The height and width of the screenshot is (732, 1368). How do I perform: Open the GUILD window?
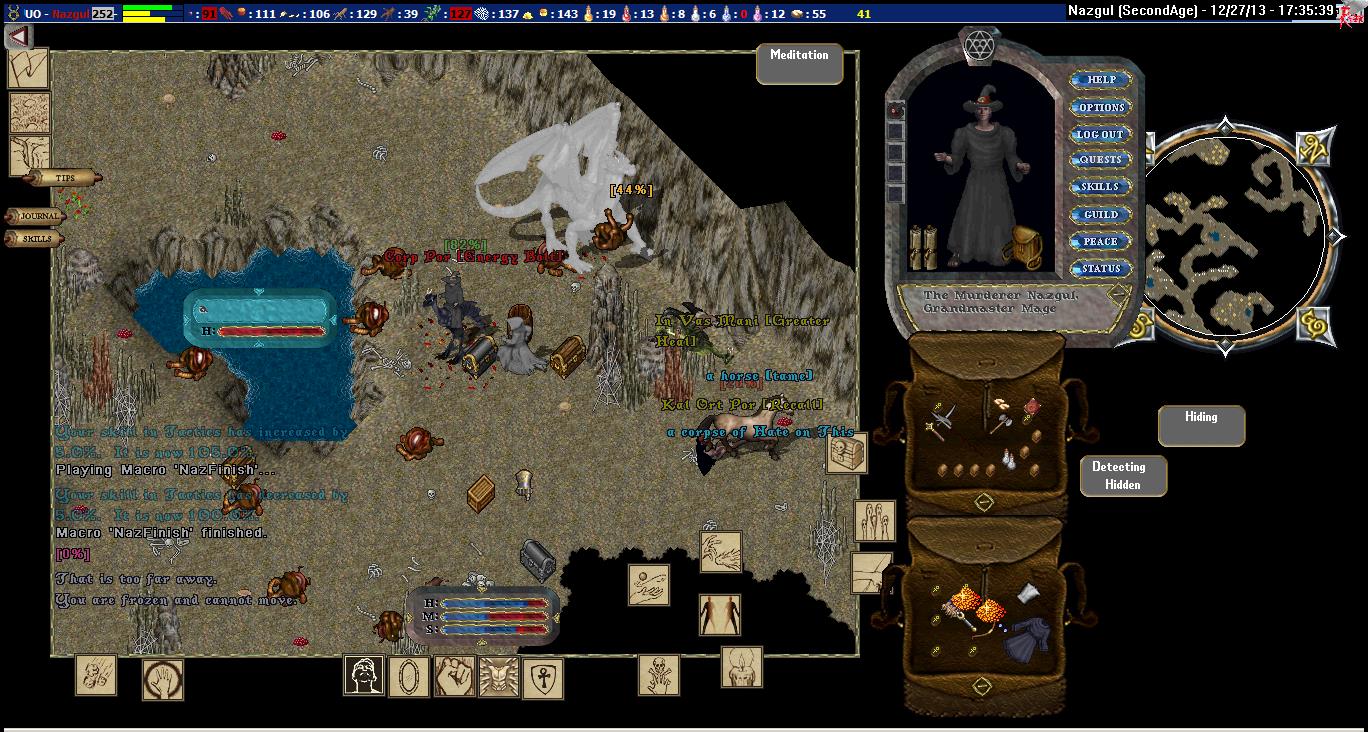tap(1100, 214)
